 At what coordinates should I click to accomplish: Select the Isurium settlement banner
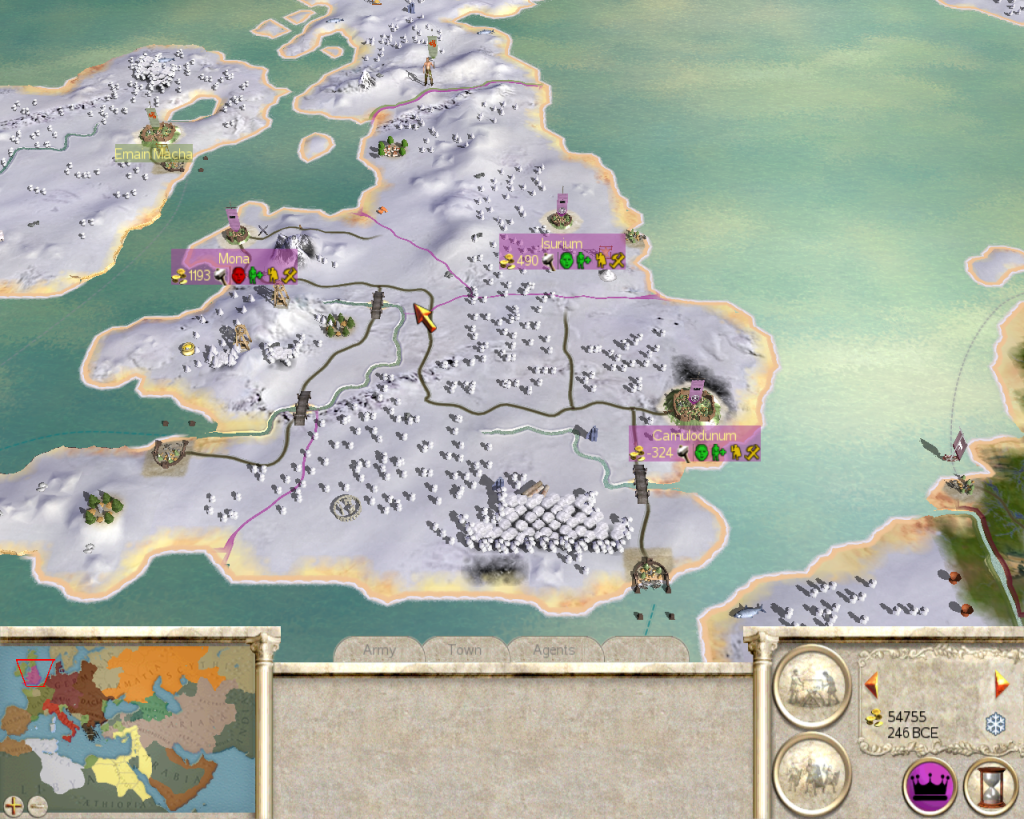[x=561, y=244]
